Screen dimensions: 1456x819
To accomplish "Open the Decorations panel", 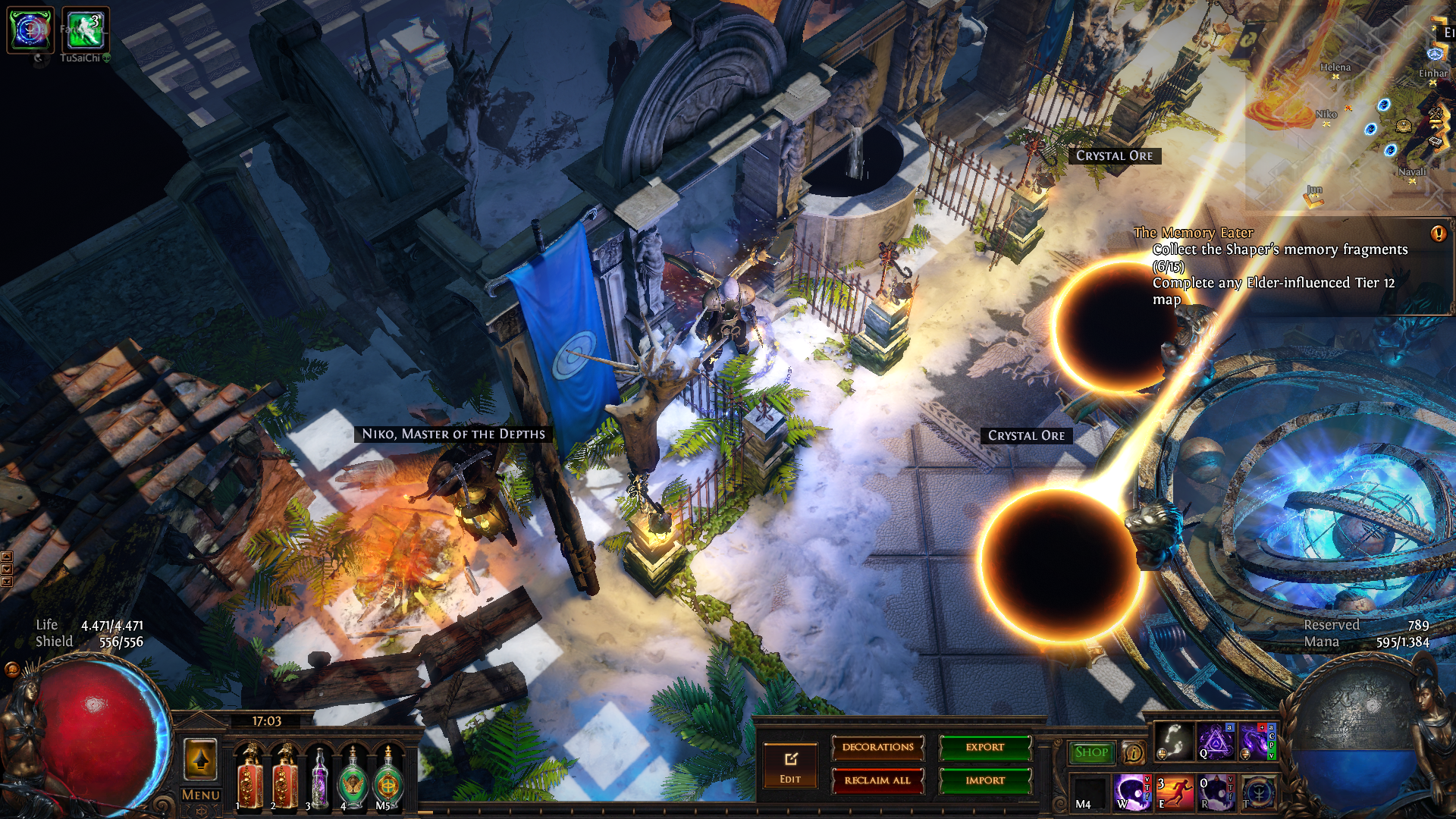I will pyautogui.click(x=877, y=748).
